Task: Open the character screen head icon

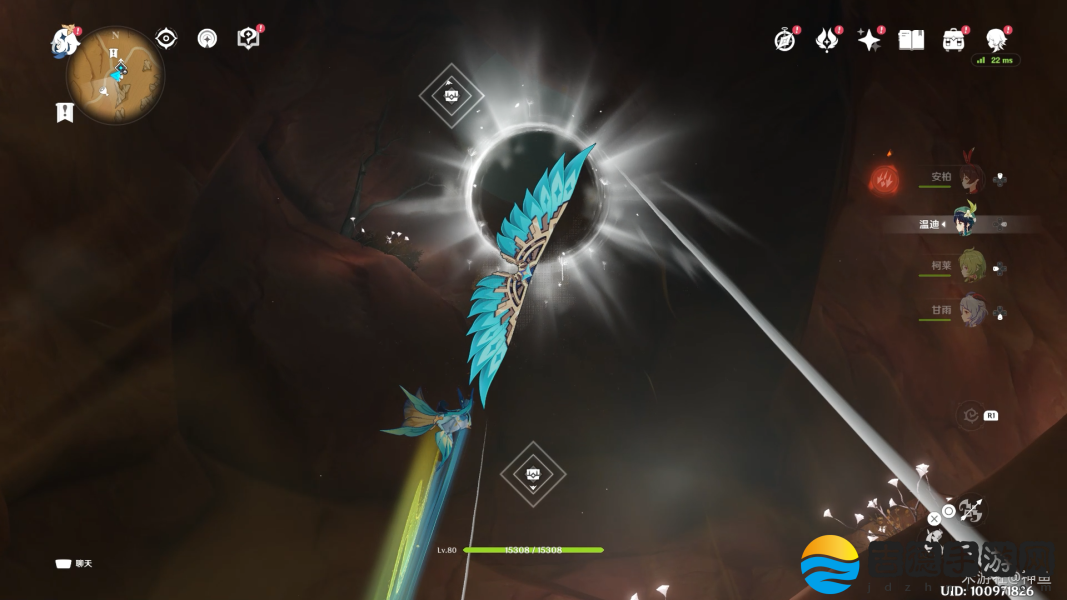Action: coord(995,40)
